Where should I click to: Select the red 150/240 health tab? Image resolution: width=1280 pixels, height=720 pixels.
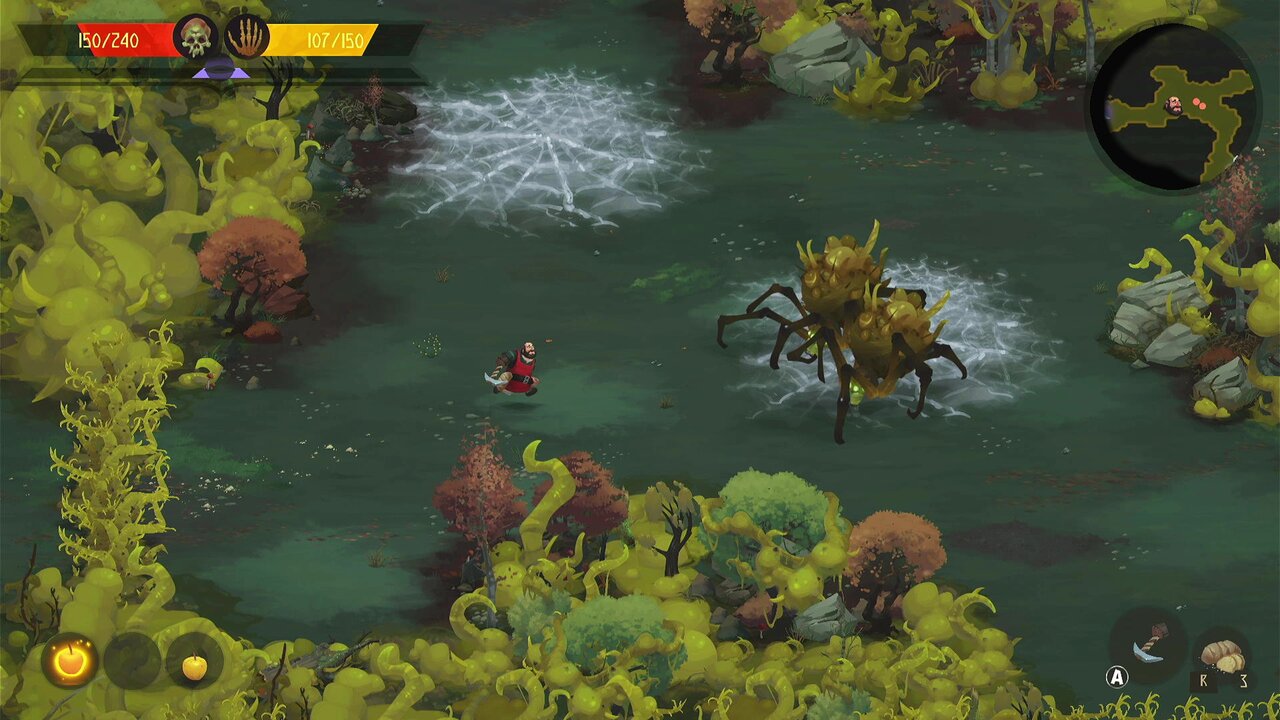click(120, 40)
